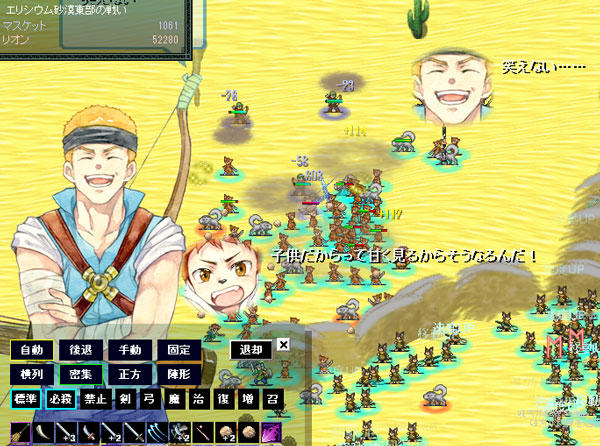Choose the 治 (heal) skill filter

point(200,398)
